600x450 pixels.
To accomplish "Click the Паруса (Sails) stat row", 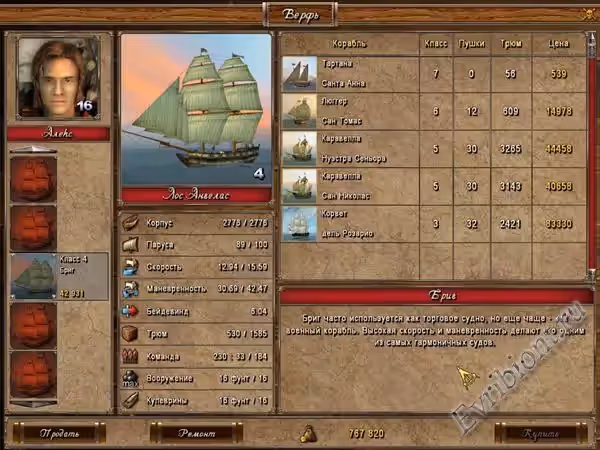I will click(196, 244).
